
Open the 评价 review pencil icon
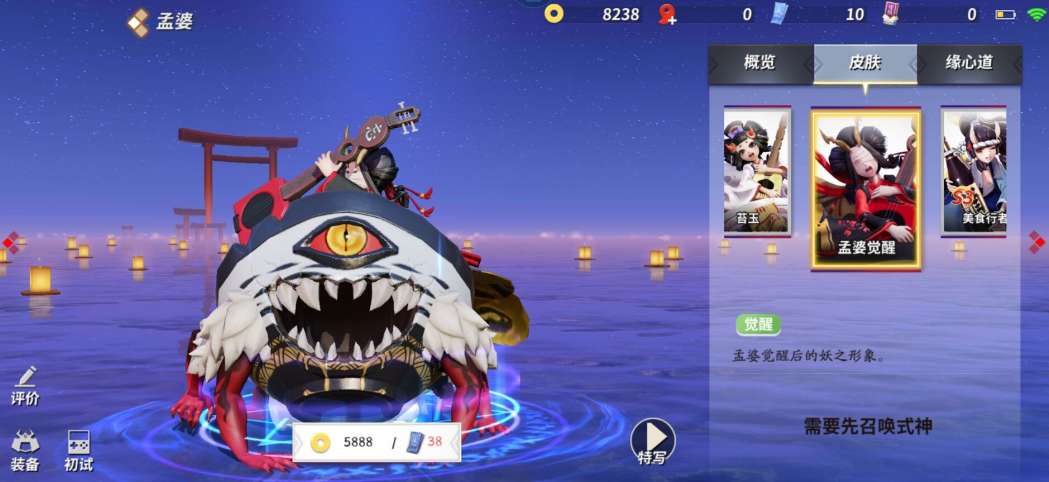click(25, 385)
